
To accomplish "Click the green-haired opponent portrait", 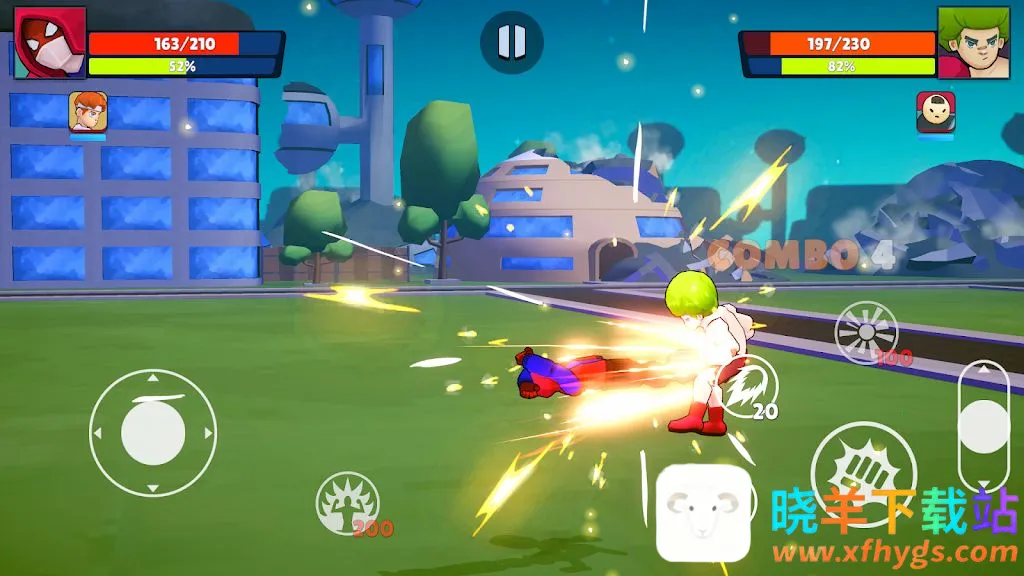I will 973,43.
